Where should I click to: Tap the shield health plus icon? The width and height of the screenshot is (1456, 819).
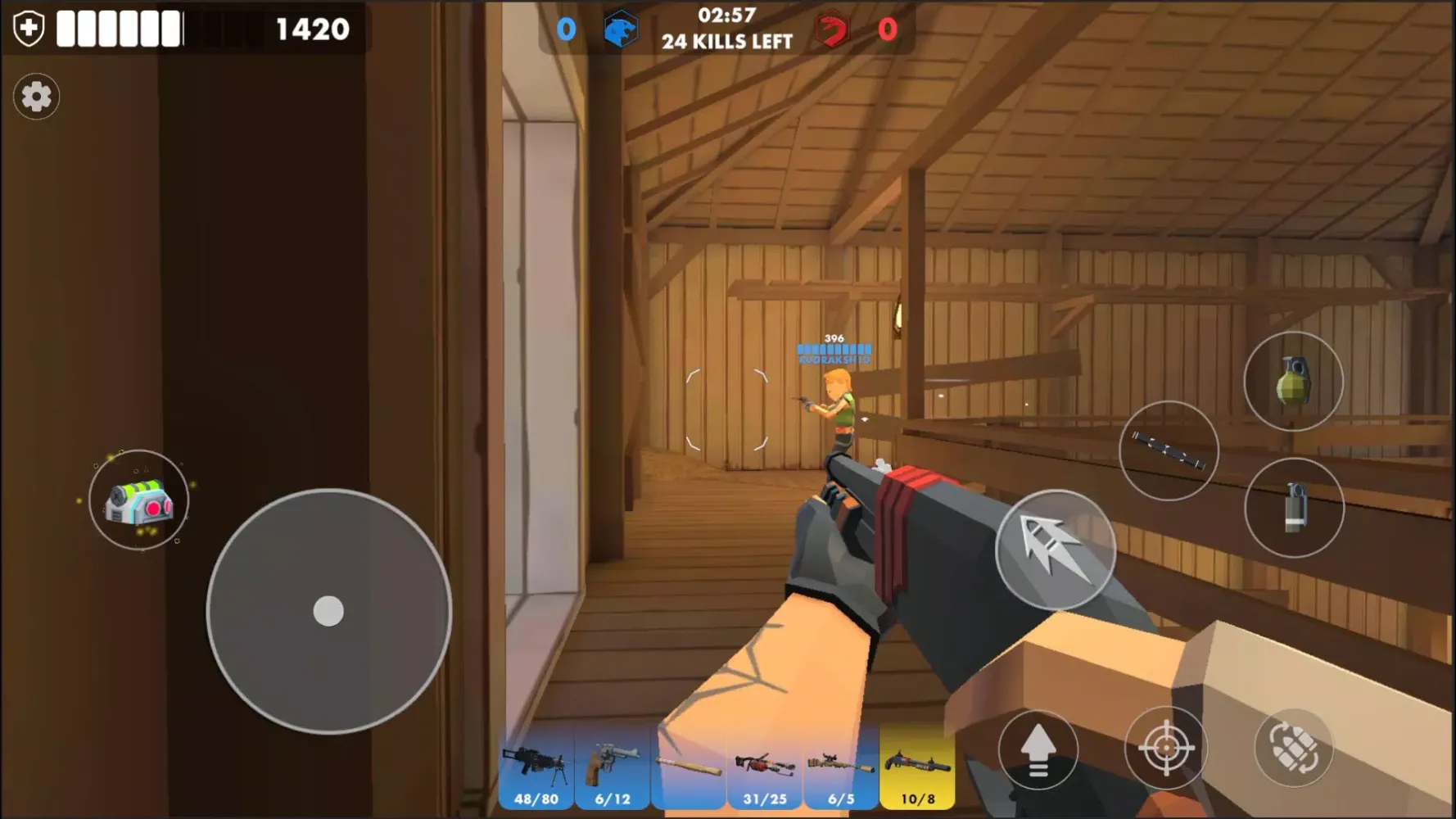click(28, 26)
